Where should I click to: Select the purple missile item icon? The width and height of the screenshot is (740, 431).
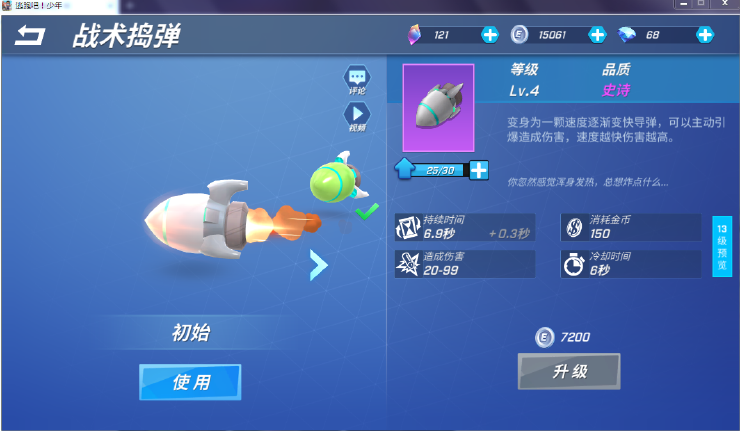pos(438,107)
